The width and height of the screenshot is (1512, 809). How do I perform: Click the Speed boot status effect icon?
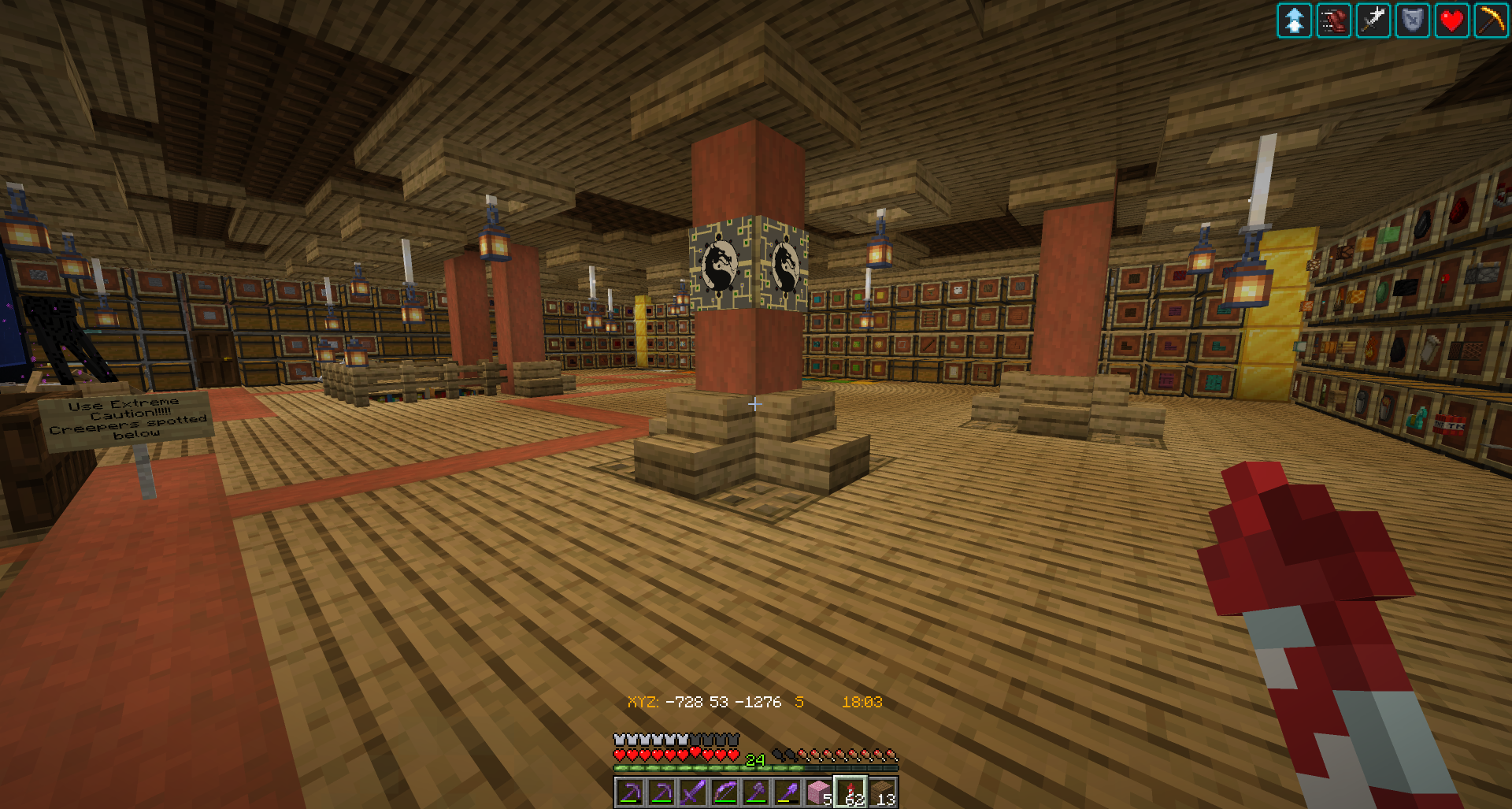click(1334, 20)
